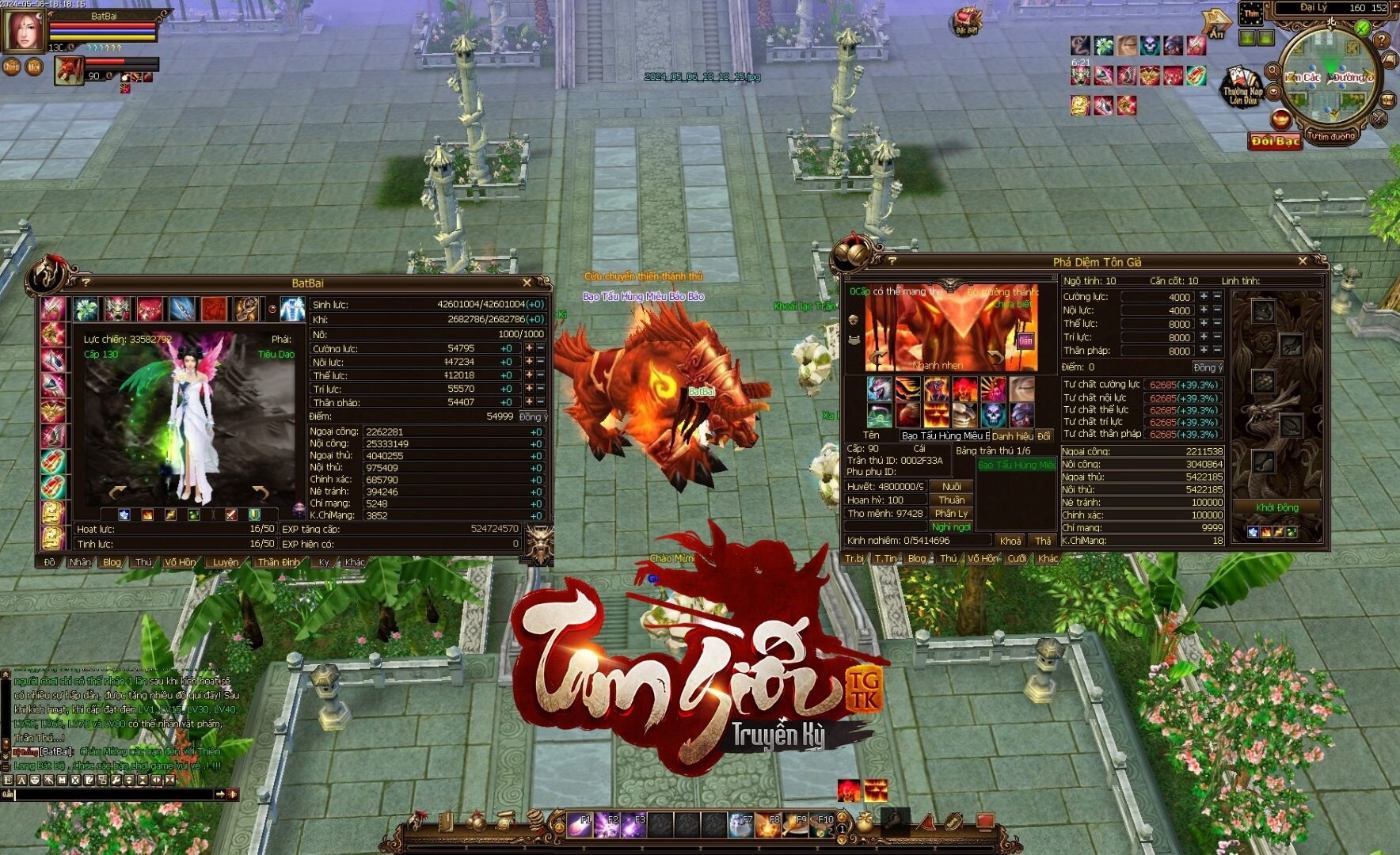Select the Võ Hồn tab in BatBai window
The height and width of the screenshot is (855, 1400).
(180, 562)
